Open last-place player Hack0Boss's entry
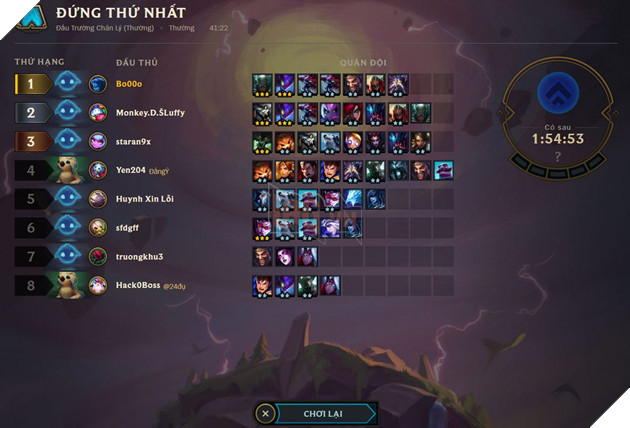 (138, 286)
